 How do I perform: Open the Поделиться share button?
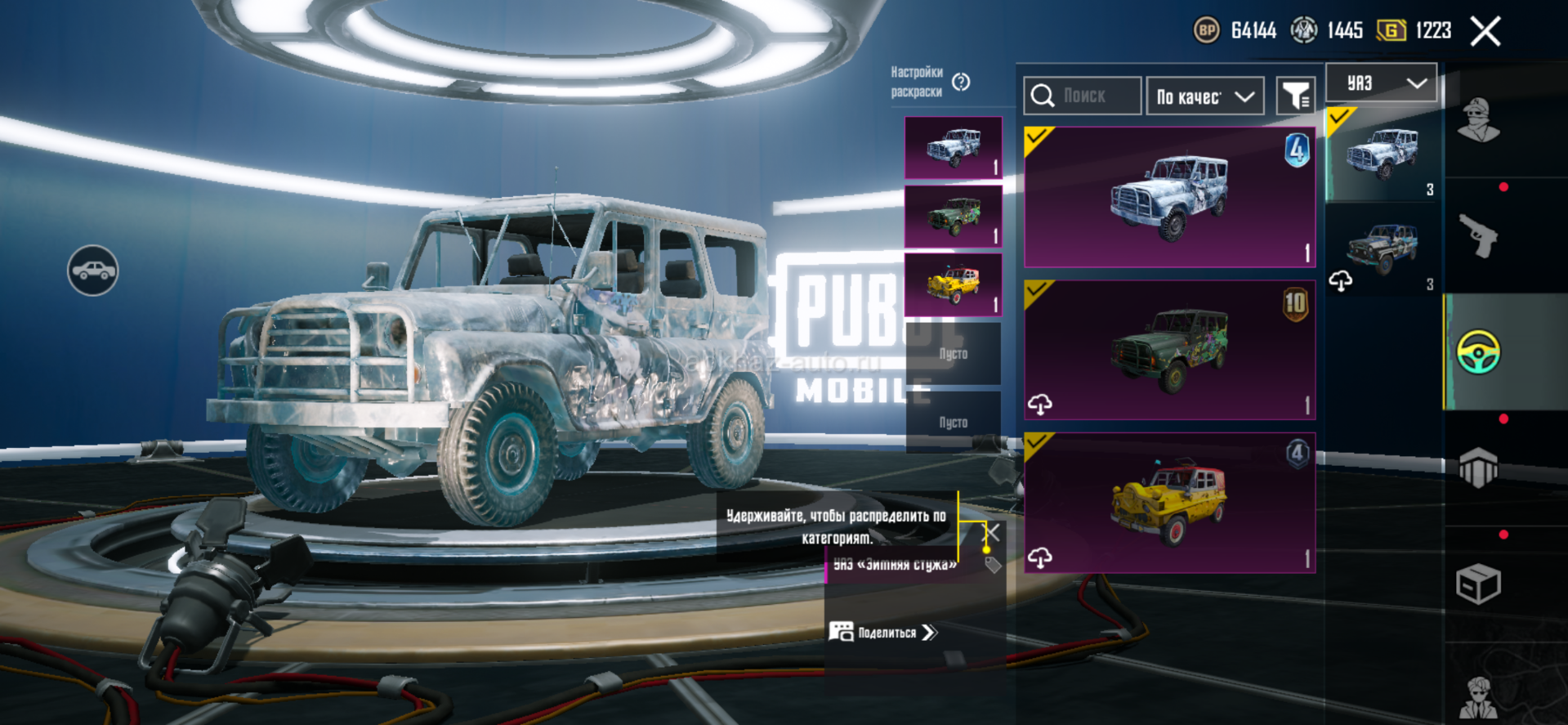(884, 633)
